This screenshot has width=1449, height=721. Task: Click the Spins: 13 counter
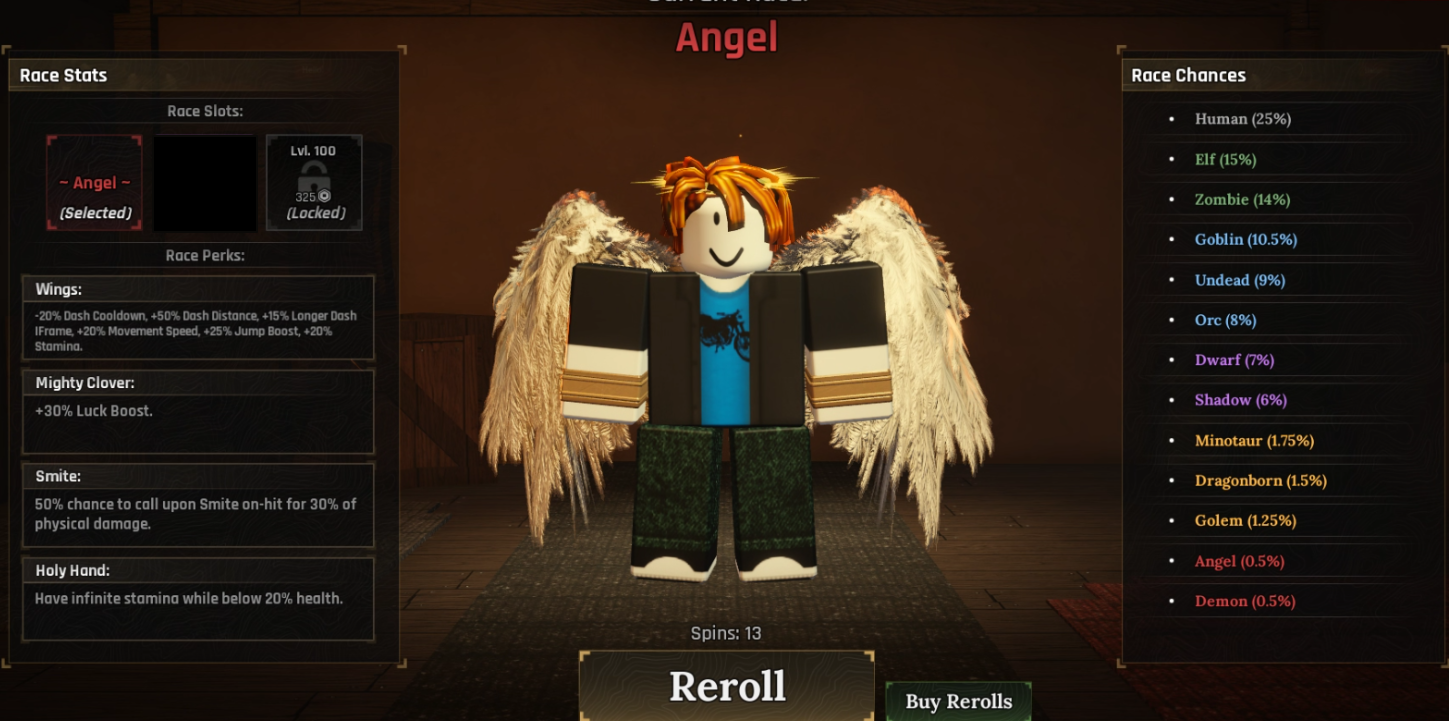(x=725, y=633)
